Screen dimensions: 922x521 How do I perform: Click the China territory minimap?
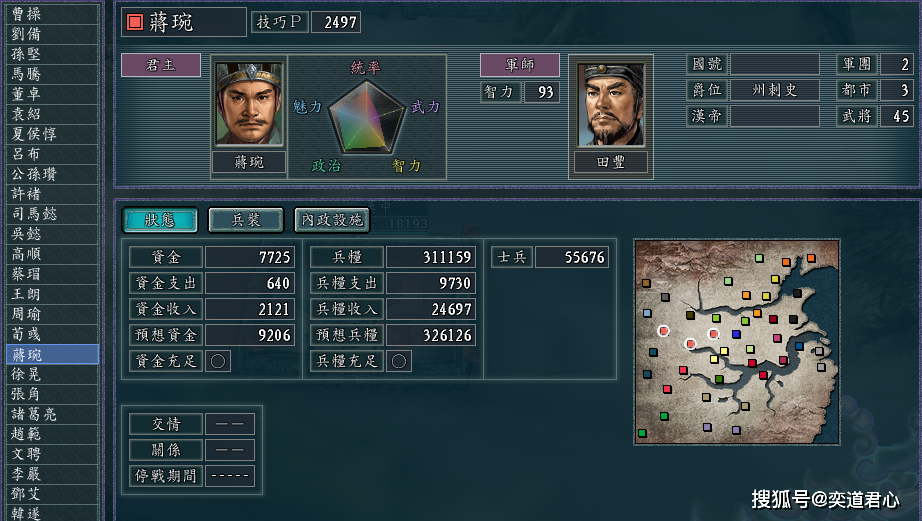pos(737,341)
